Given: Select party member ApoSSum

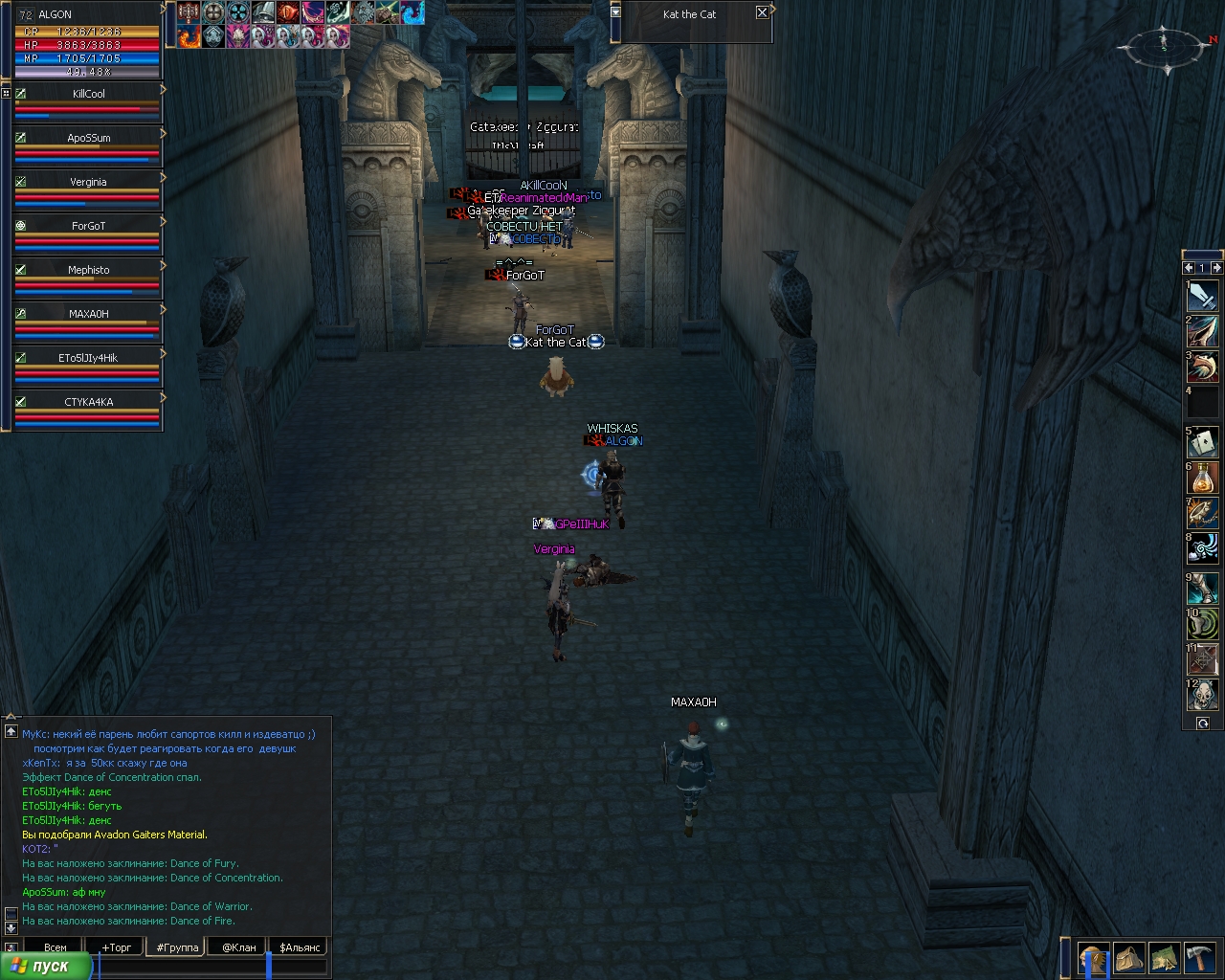Looking at the screenshot, I should (x=88, y=138).
